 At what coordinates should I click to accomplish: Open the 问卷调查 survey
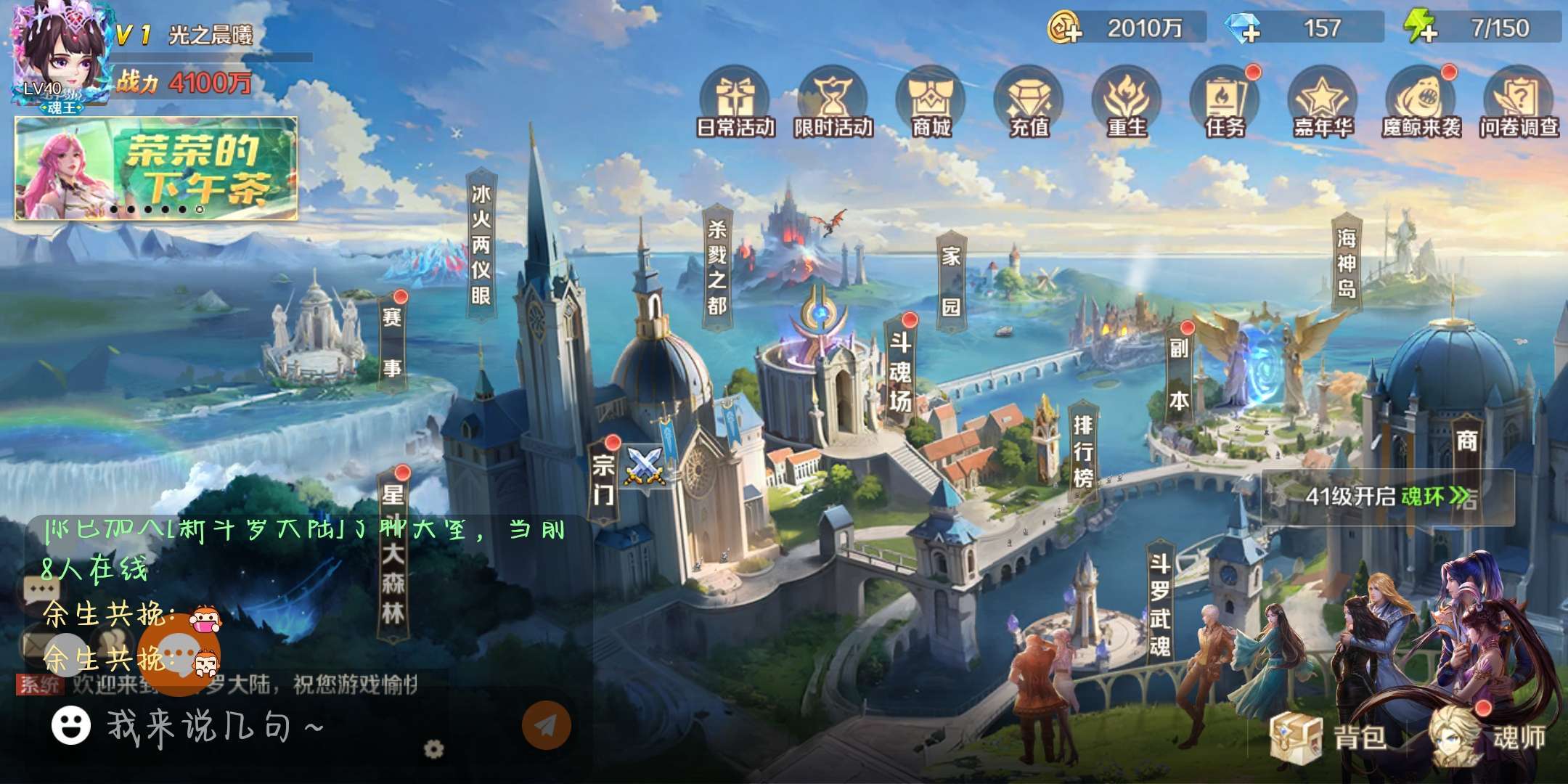tap(1519, 103)
